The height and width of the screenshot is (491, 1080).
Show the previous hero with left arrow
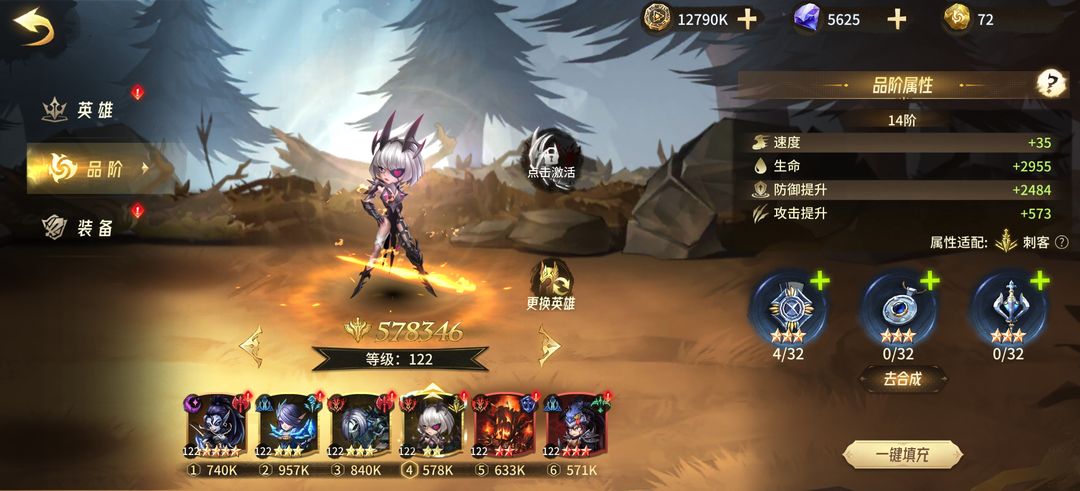click(251, 346)
